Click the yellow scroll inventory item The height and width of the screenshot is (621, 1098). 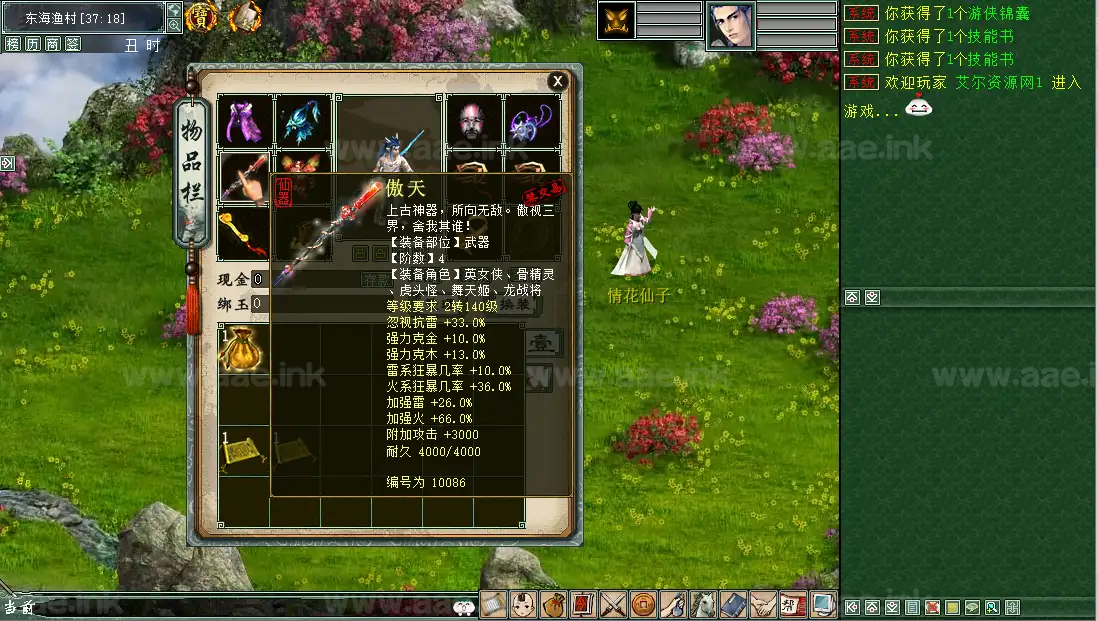243,451
